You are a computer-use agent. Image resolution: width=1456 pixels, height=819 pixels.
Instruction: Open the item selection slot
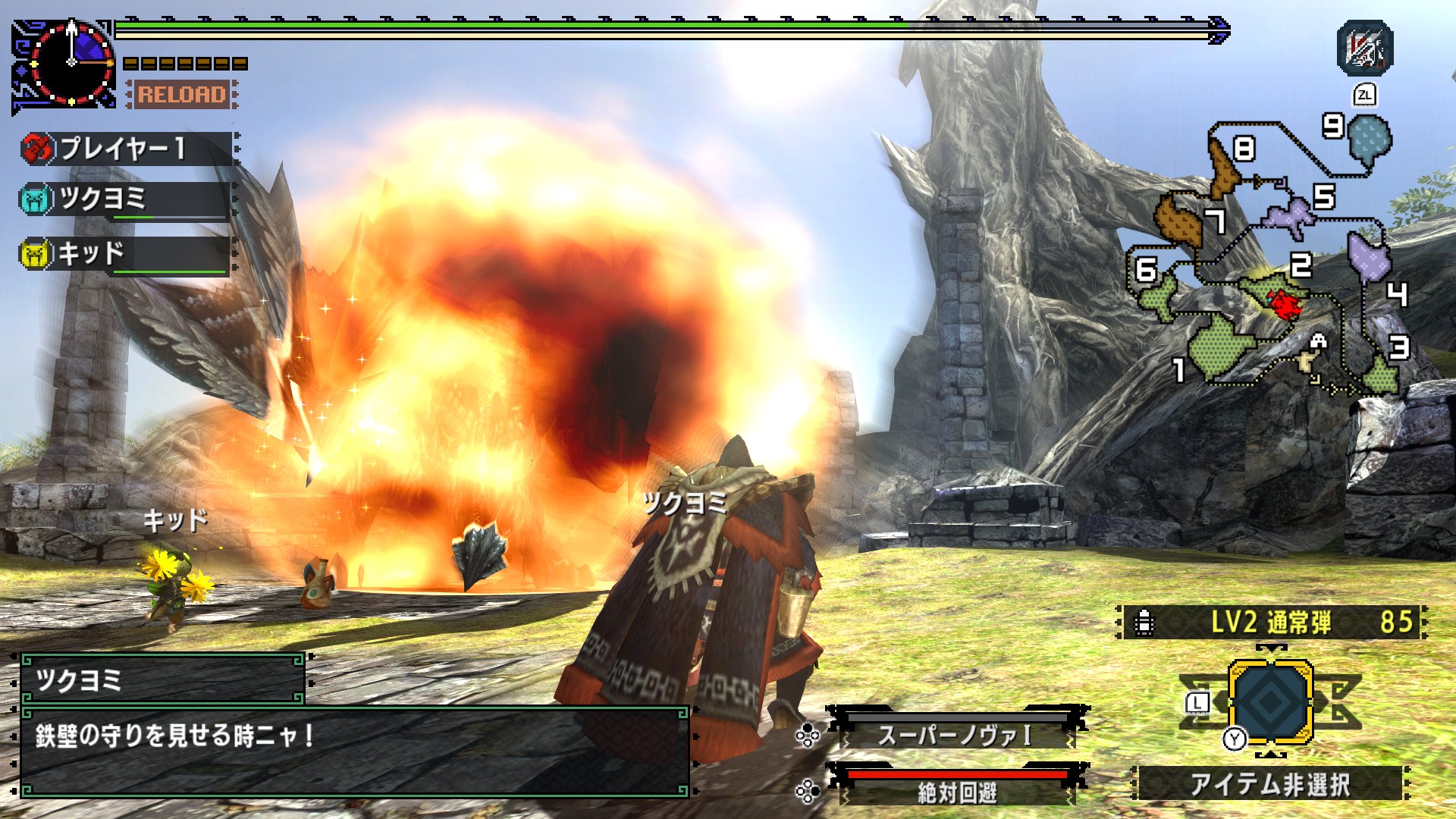(x=1270, y=701)
